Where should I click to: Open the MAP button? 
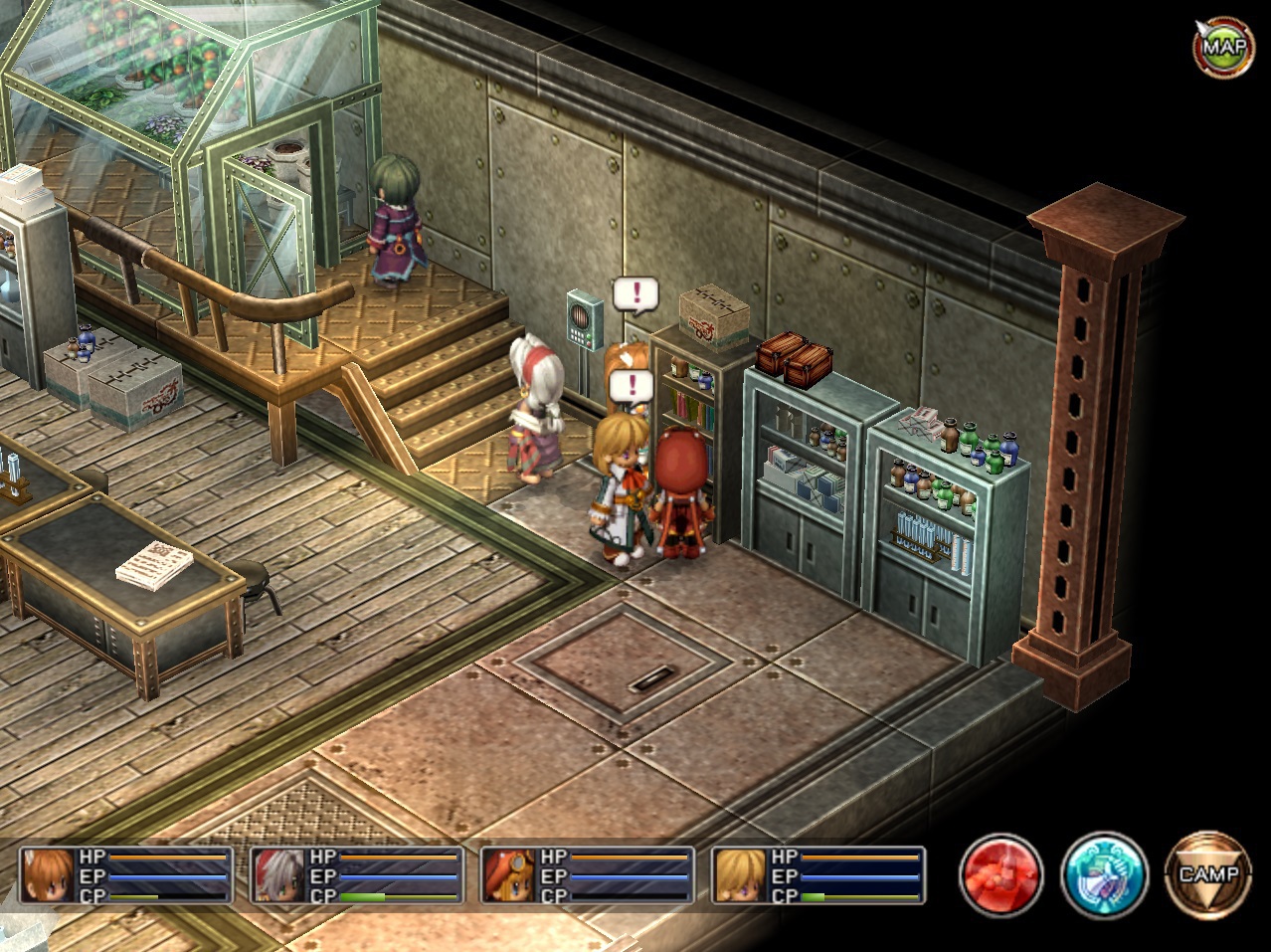point(1222,46)
